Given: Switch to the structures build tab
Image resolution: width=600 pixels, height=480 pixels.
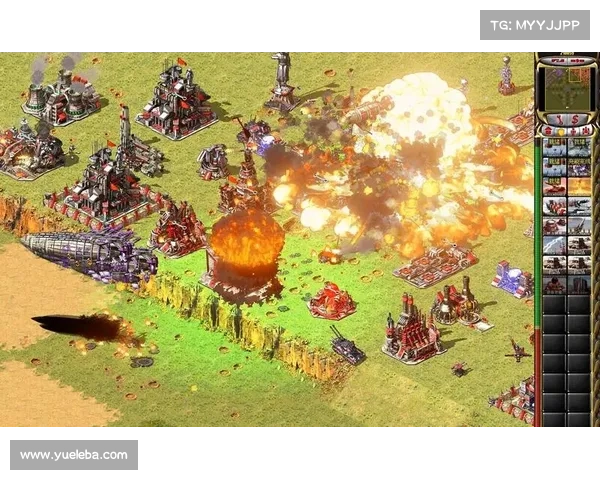Looking at the screenshot, I should 546,131.
